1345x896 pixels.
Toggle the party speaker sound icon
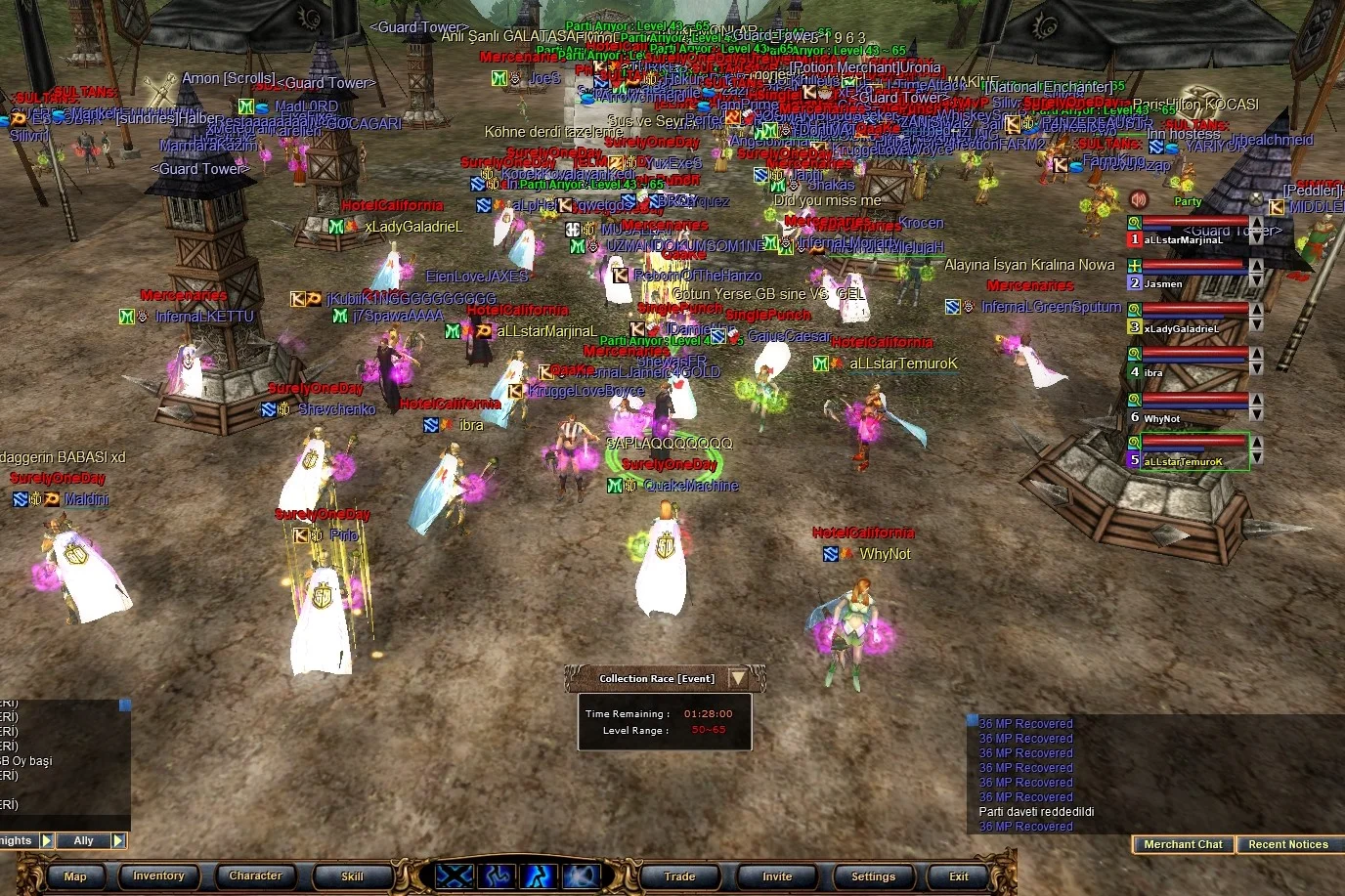pos(1138,200)
